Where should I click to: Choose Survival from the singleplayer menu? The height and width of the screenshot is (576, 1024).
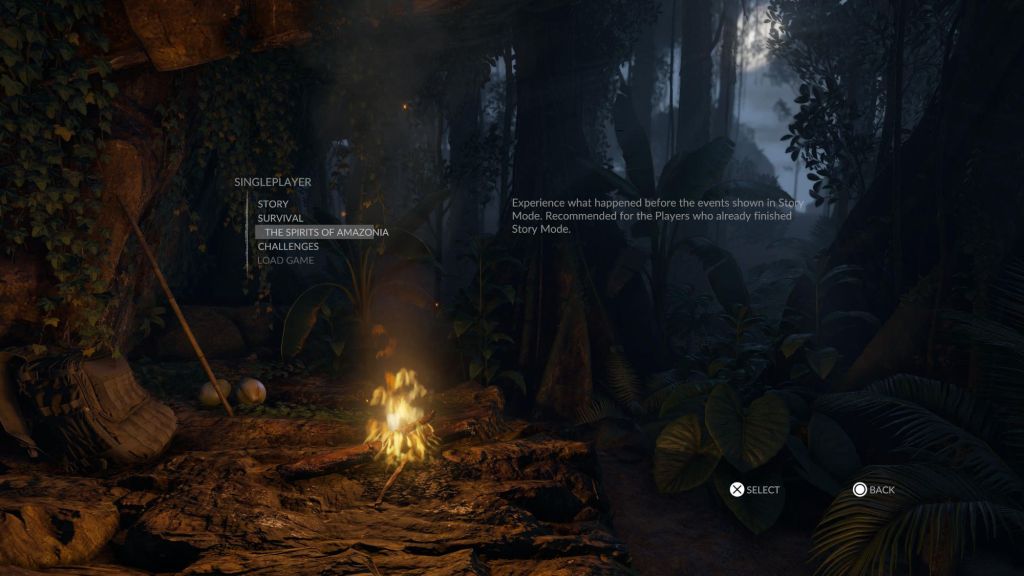[x=280, y=218]
